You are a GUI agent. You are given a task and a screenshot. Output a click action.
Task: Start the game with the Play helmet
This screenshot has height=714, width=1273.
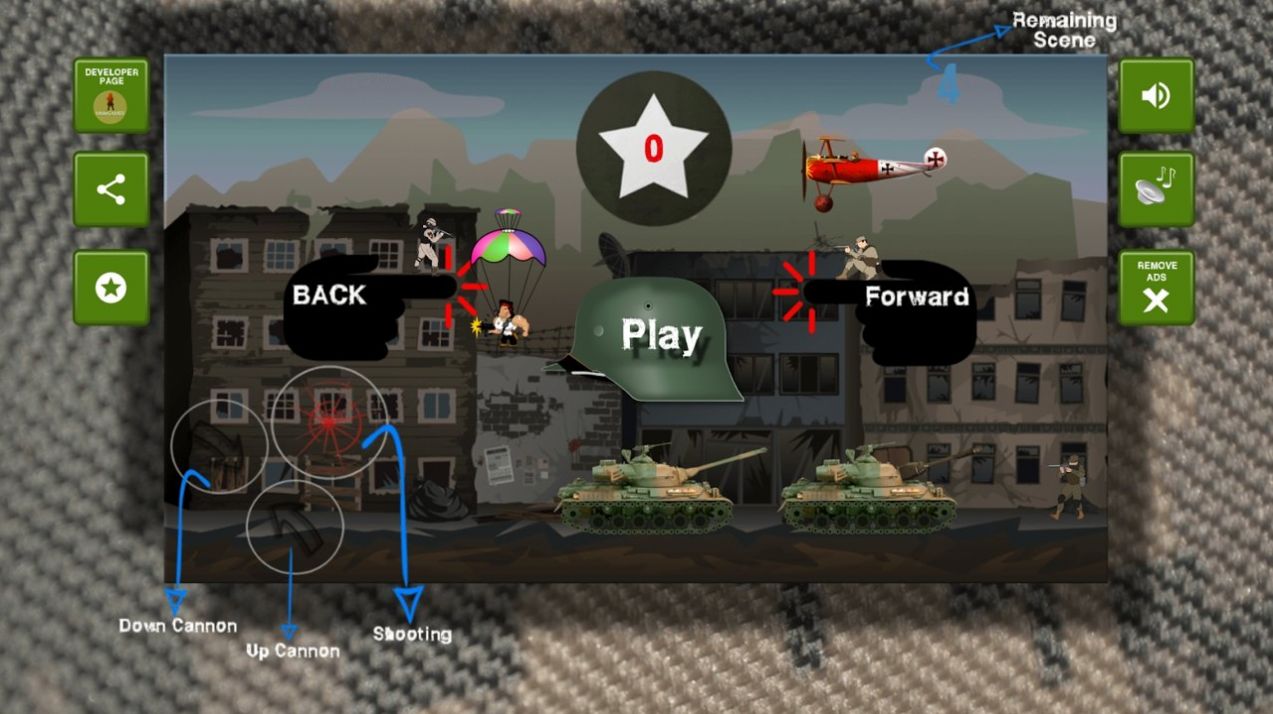point(655,340)
